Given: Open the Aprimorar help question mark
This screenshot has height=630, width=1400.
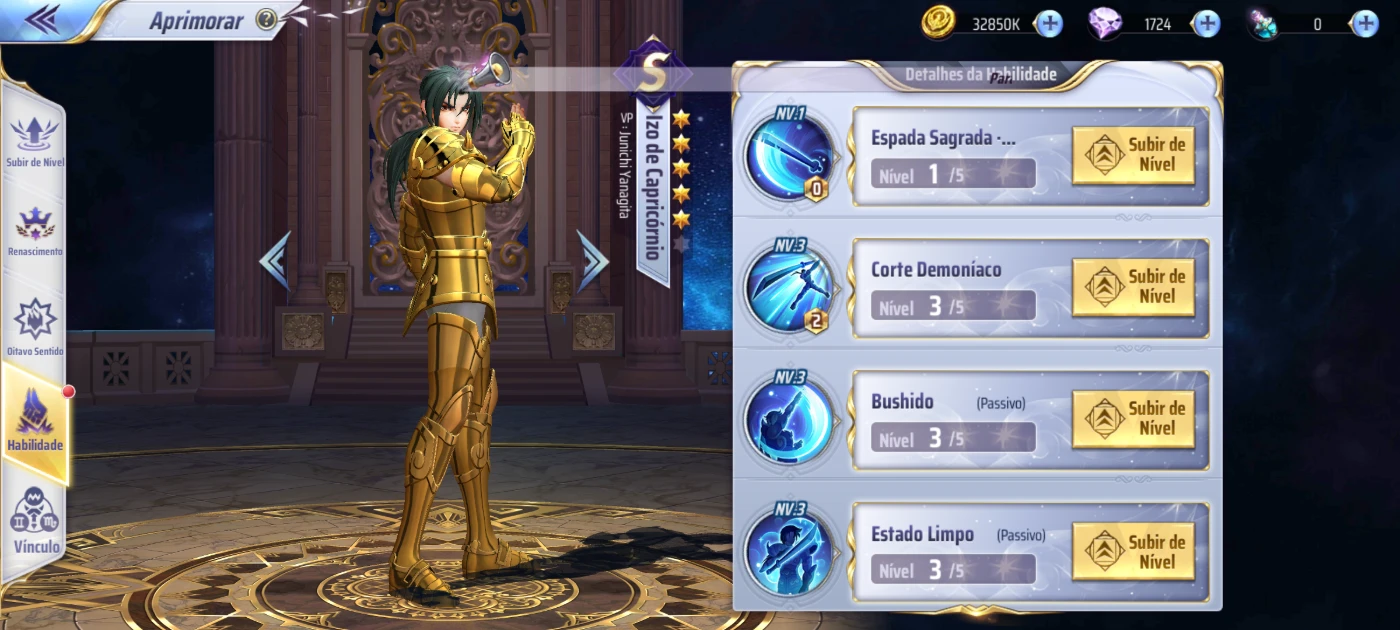Looking at the screenshot, I should point(266,20).
